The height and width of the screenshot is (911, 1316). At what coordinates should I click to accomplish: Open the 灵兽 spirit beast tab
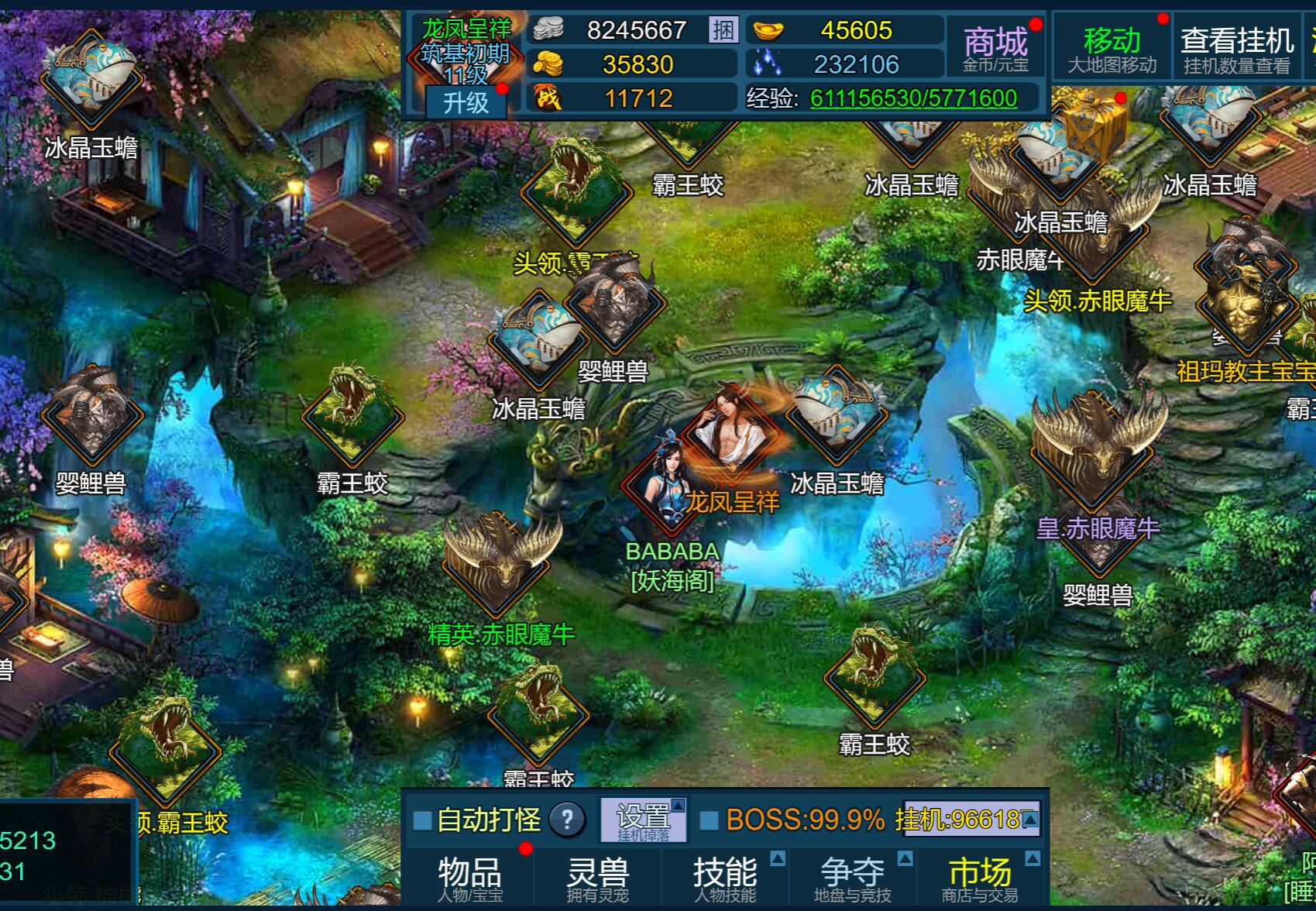[596, 873]
